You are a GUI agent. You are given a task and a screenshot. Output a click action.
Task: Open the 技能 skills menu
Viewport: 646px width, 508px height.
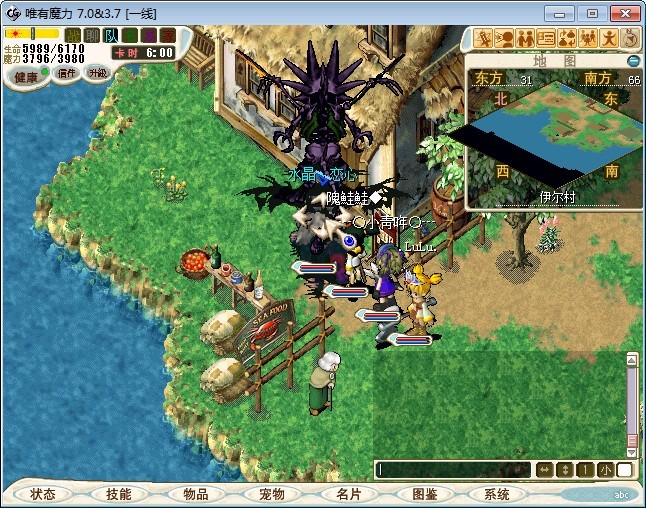click(118, 494)
